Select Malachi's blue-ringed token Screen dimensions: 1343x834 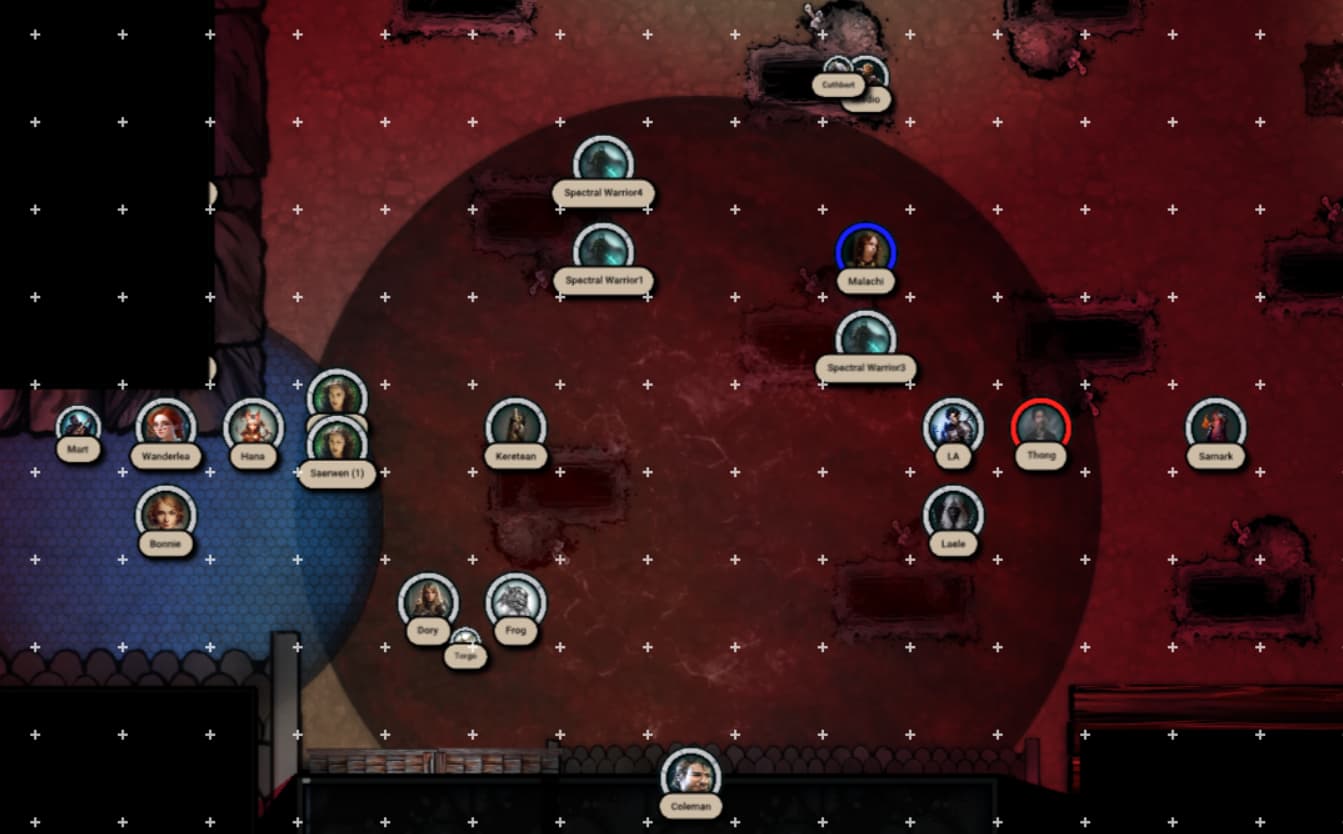tap(866, 252)
